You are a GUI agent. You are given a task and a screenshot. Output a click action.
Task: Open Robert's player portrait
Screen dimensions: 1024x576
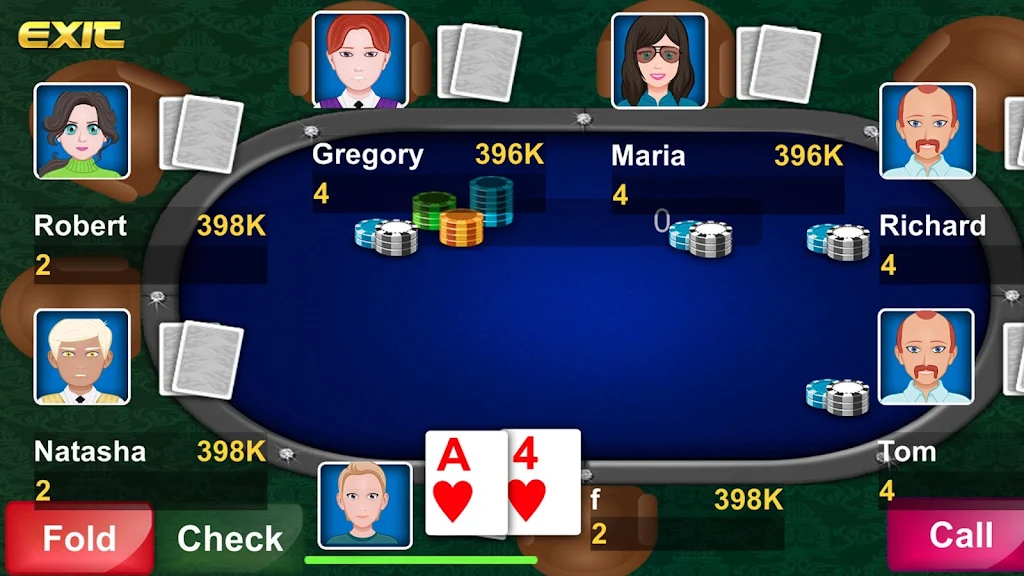pos(82,131)
